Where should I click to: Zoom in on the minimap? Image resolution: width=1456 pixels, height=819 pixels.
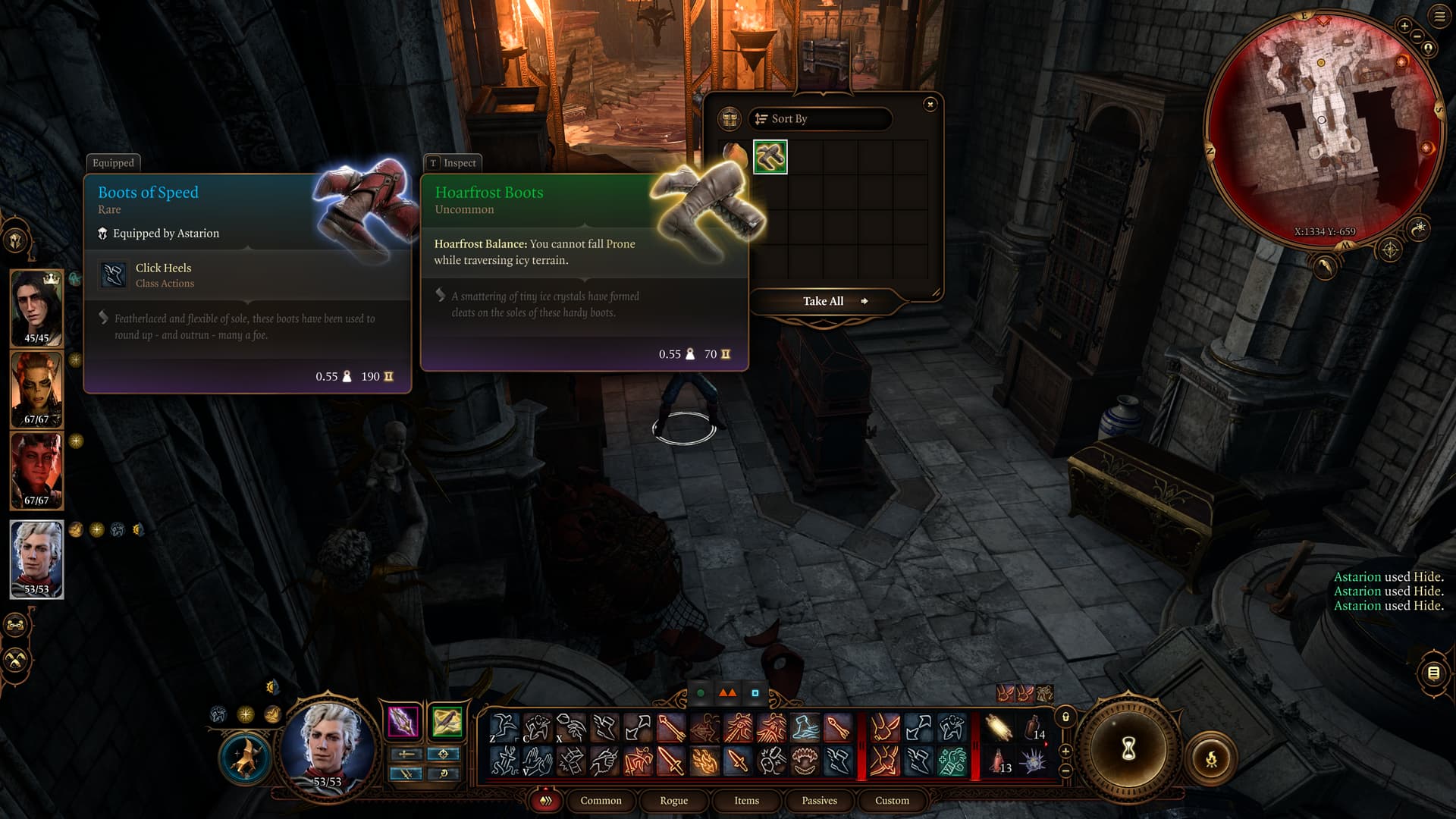(1404, 26)
